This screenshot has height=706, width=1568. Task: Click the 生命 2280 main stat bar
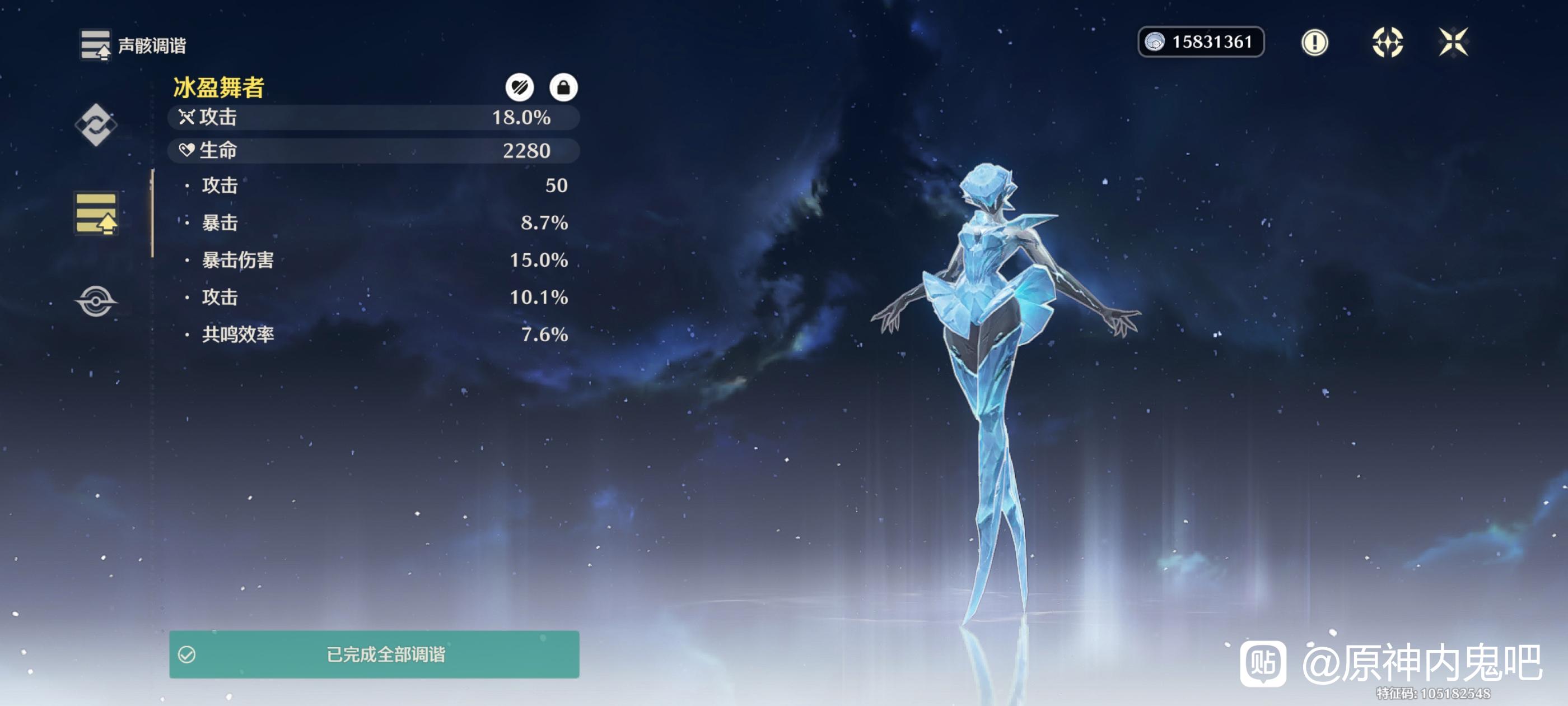point(373,151)
